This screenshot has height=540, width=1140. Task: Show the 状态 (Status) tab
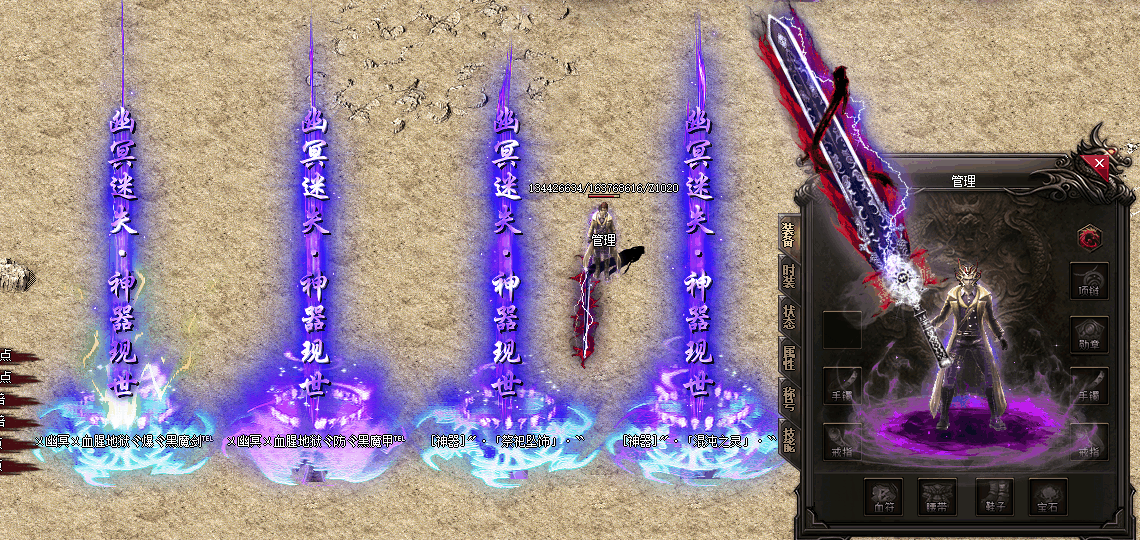click(788, 316)
